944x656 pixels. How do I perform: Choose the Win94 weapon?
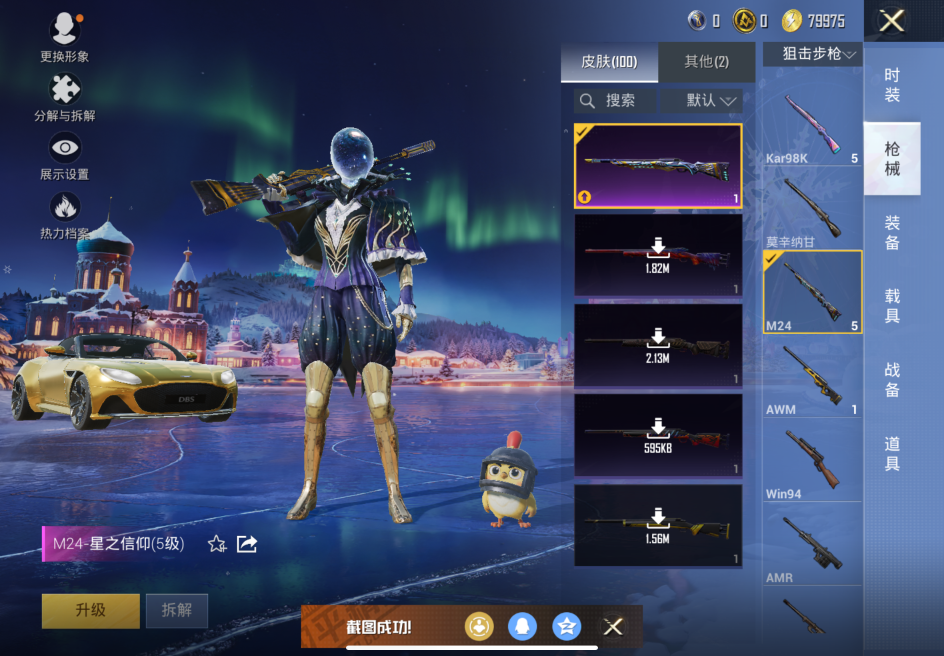coord(812,463)
